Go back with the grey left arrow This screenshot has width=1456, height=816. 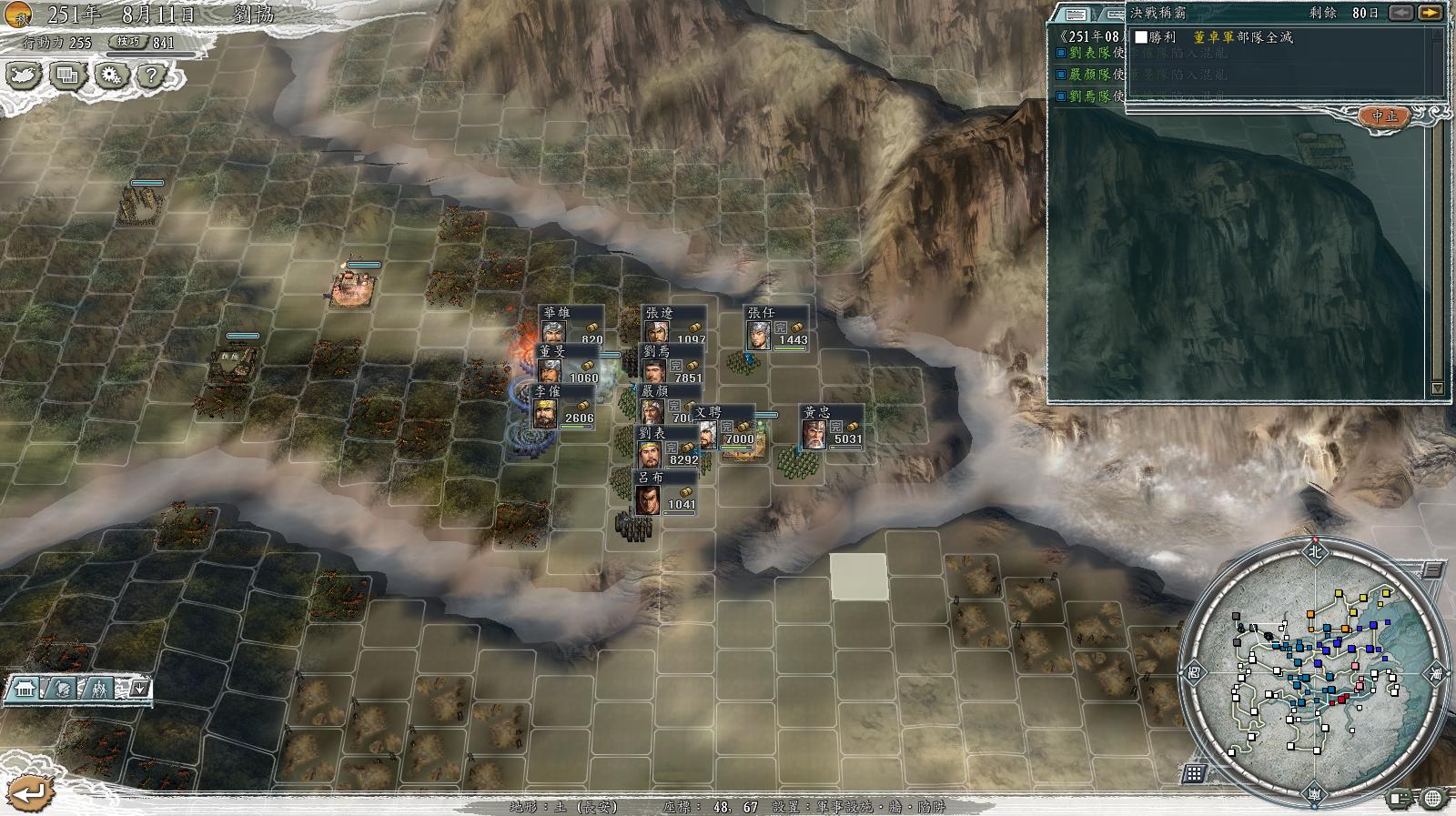1401,13
